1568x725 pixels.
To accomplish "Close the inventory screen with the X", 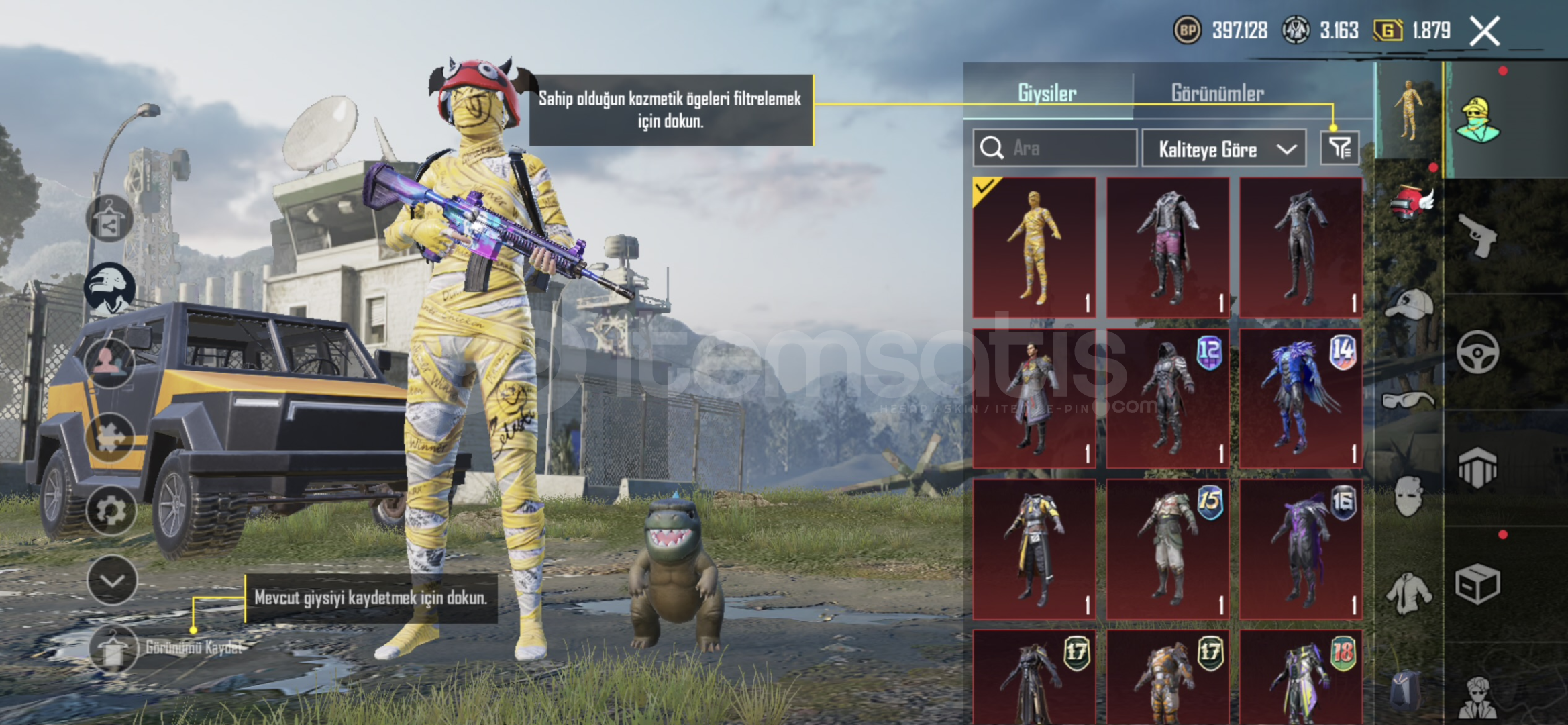I will [1484, 32].
